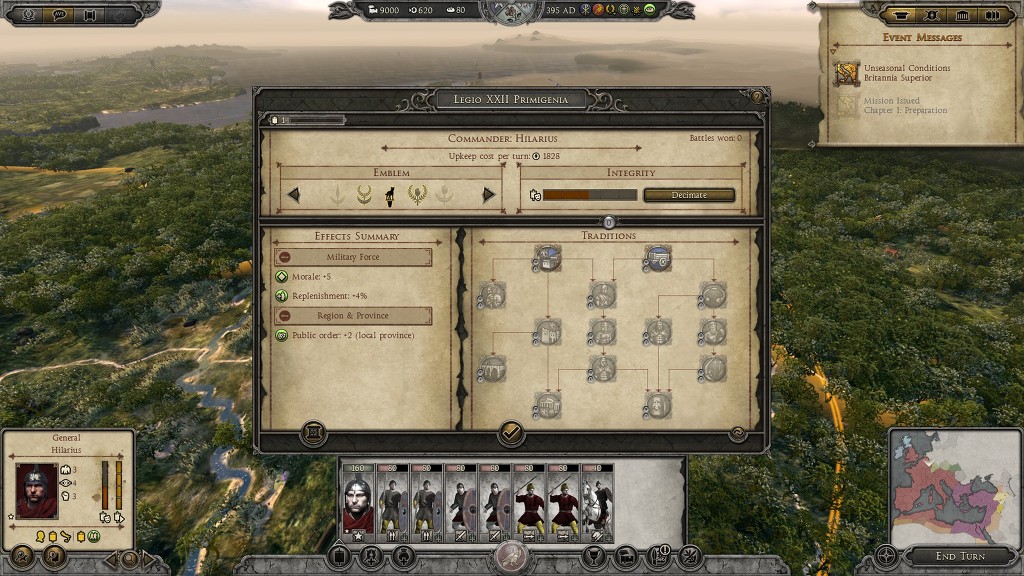
Task: Click the round faction emblem button
Action: 511,557
